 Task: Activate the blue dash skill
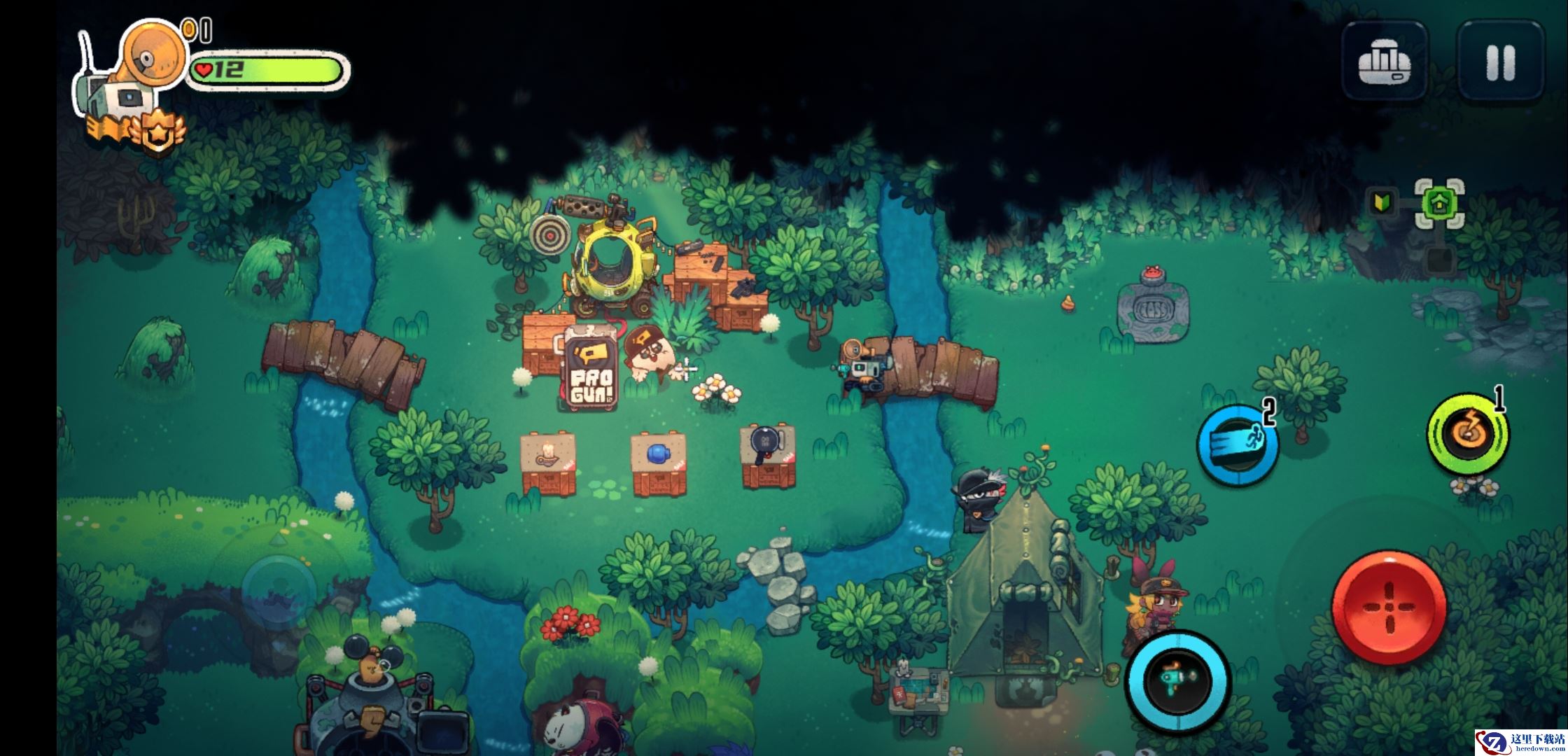coord(1237,445)
